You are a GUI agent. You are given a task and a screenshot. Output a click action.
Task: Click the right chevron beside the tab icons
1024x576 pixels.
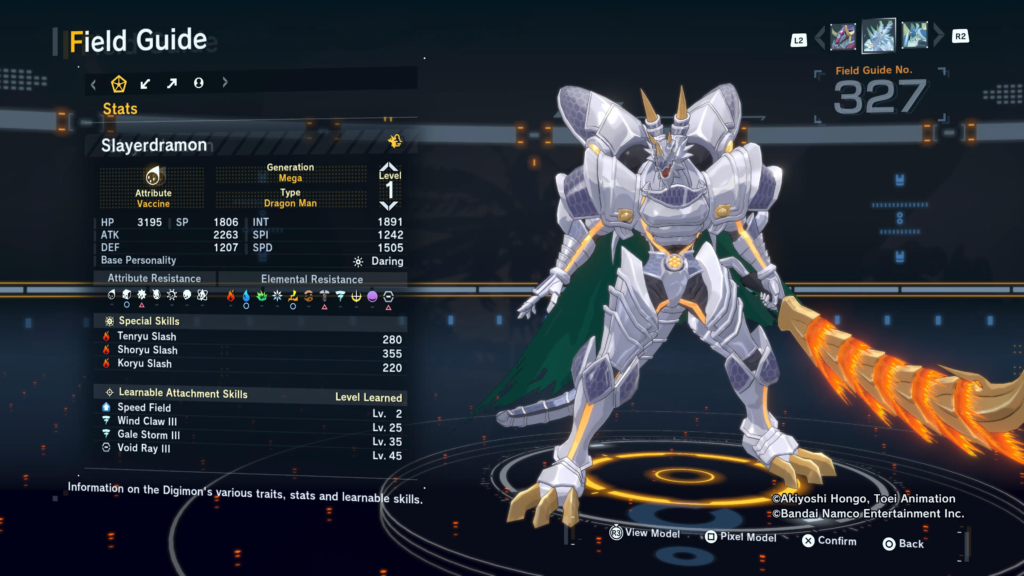(x=225, y=83)
